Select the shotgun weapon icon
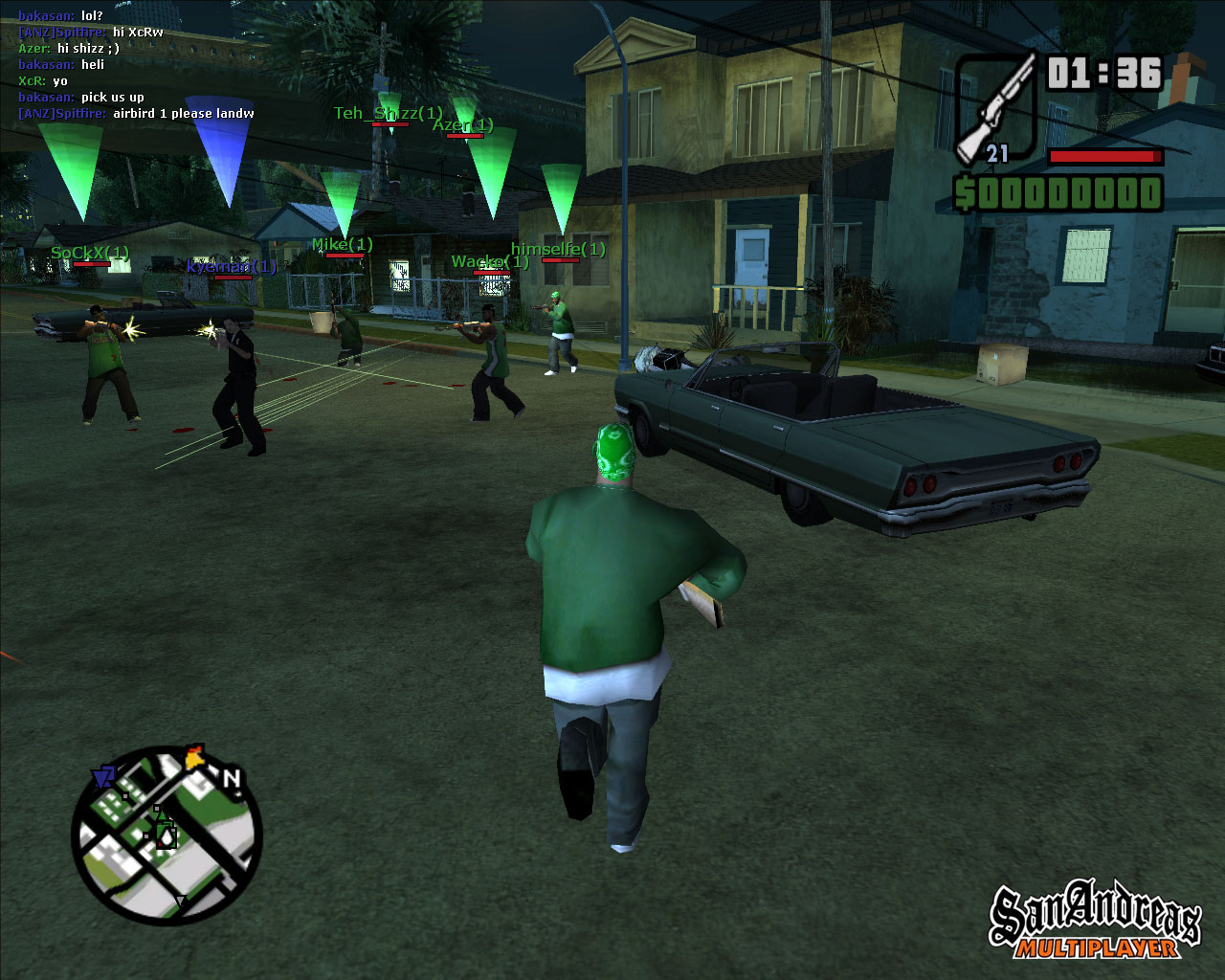This screenshot has height=980, width=1225. tap(996, 107)
